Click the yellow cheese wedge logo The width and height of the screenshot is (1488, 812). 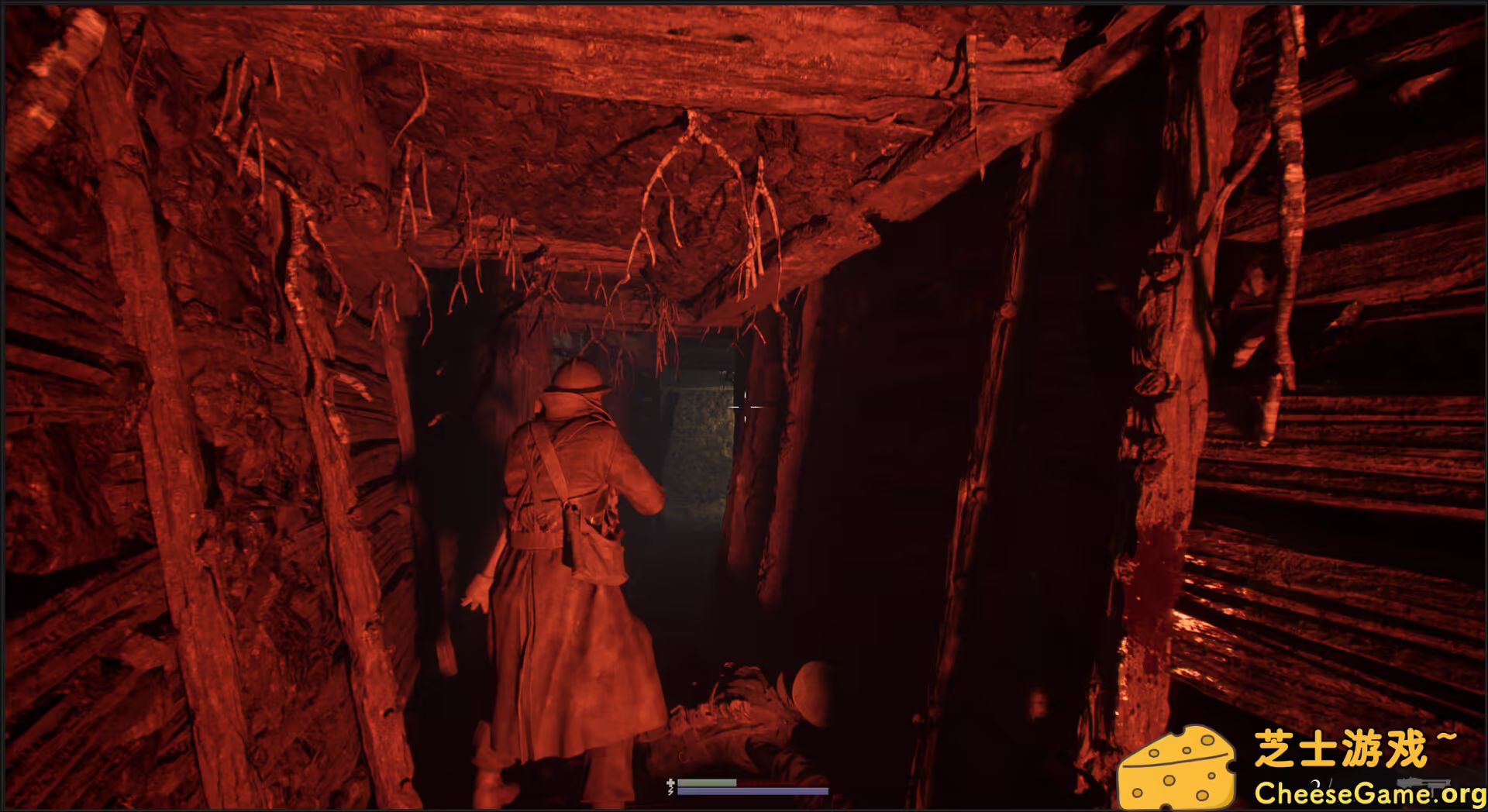pyautogui.click(x=1178, y=767)
